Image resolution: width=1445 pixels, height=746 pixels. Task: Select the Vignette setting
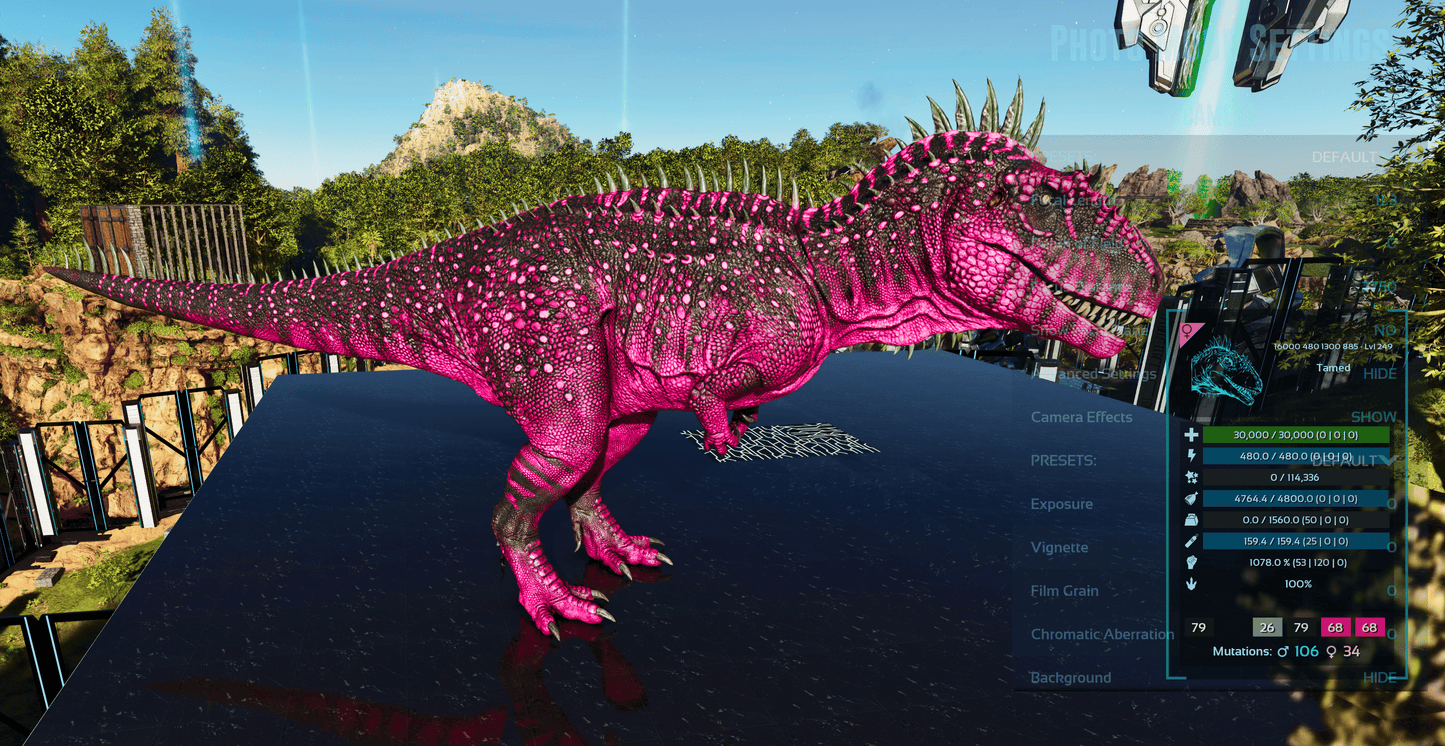click(x=1059, y=547)
